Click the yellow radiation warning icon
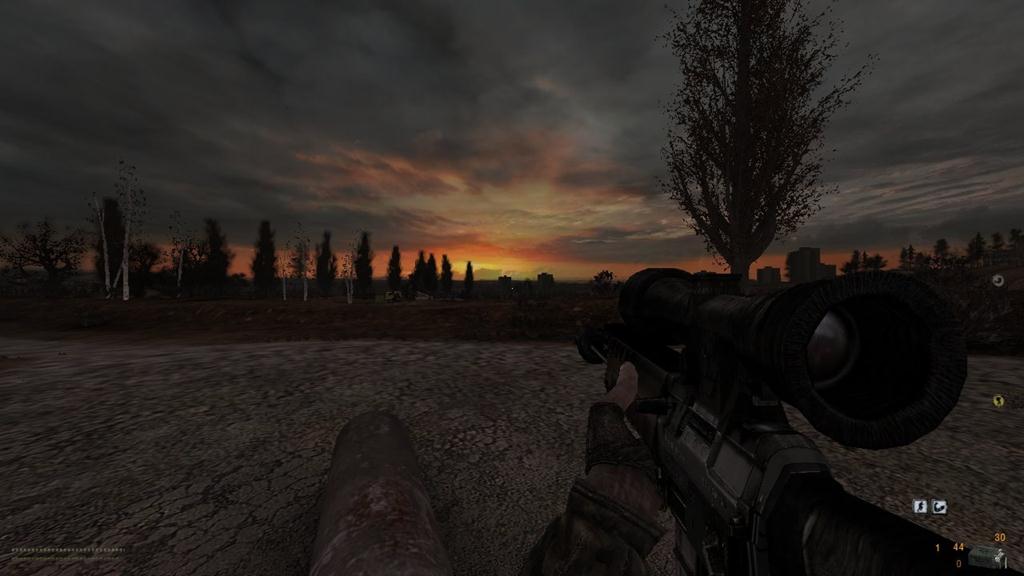This screenshot has height=576, width=1024. pyautogui.click(x=998, y=401)
